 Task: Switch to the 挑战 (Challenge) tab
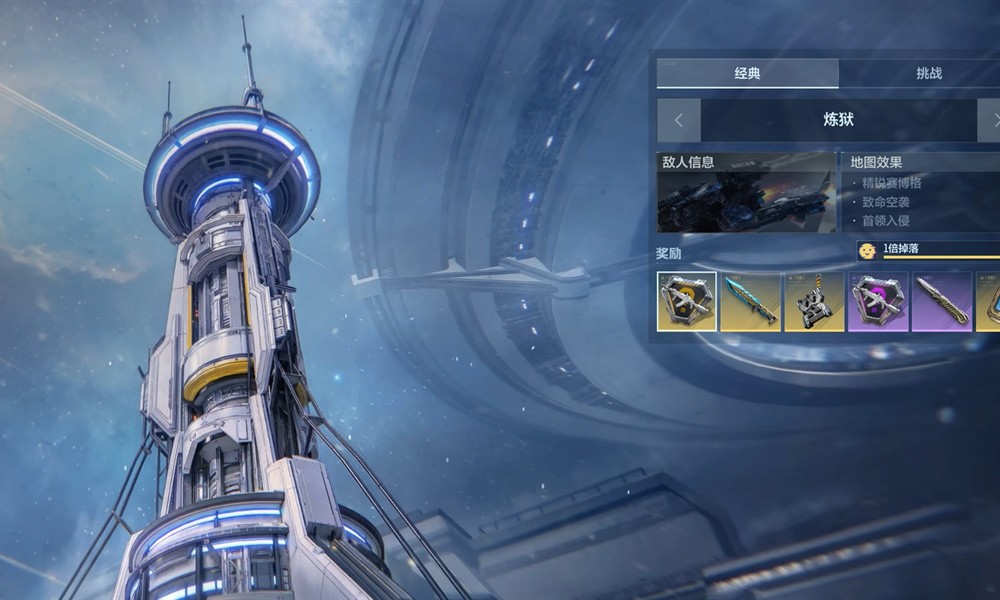coord(928,73)
